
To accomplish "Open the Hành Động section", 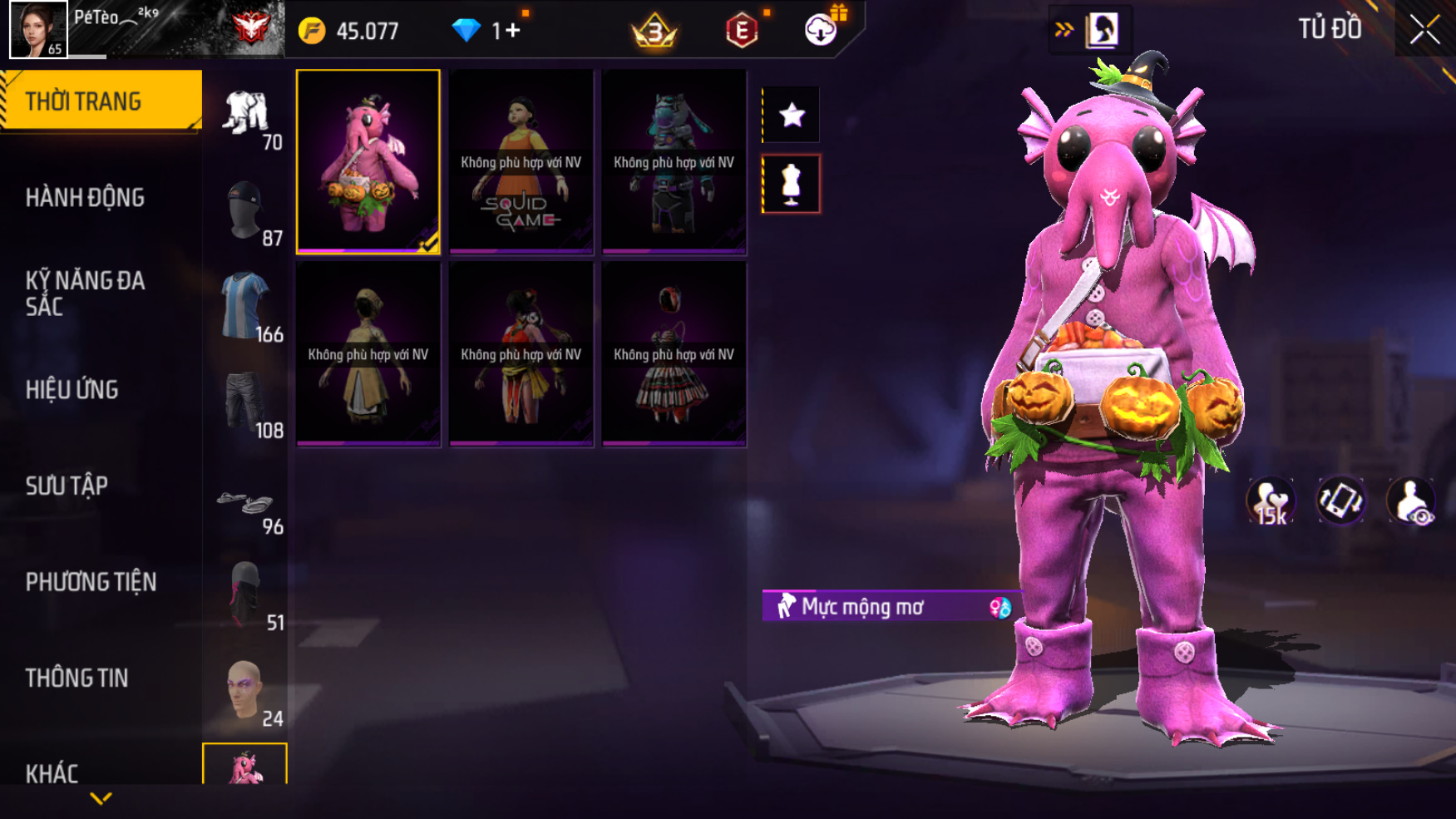I will (x=85, y=198).
